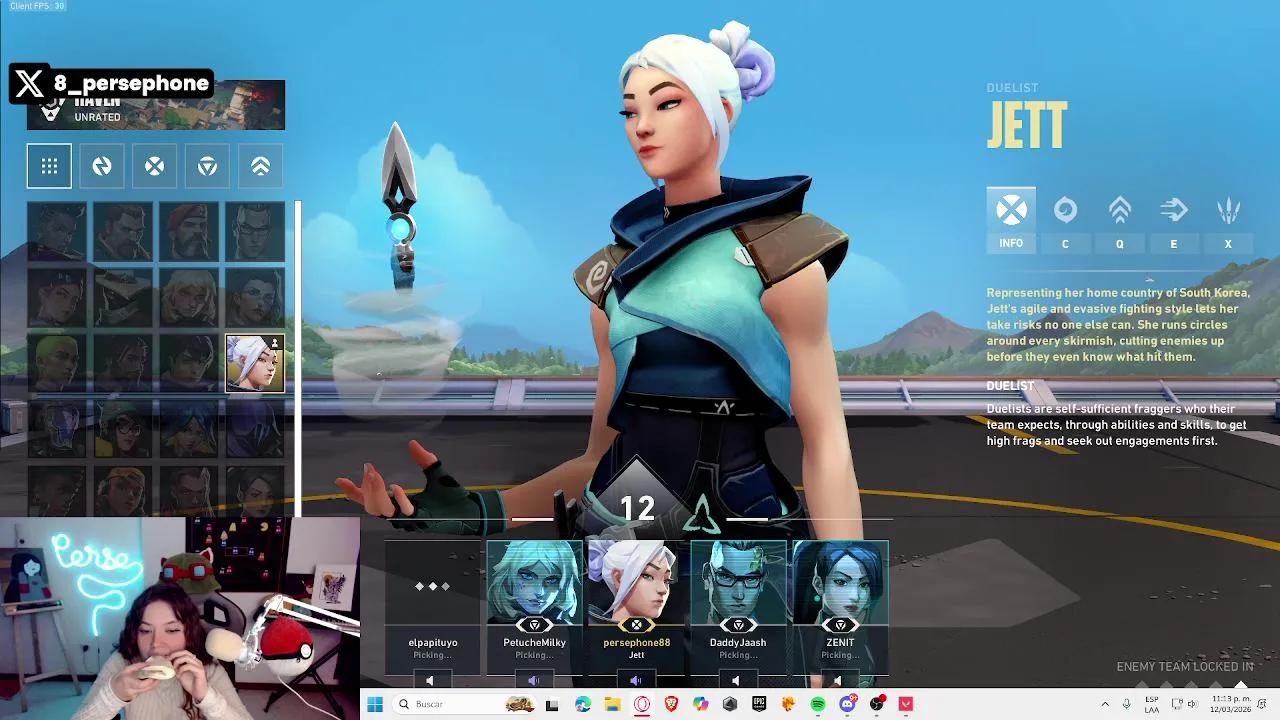Mute PetucheMilky's voice with the speaker toggle
The image size is (1280, 720).
532,680
